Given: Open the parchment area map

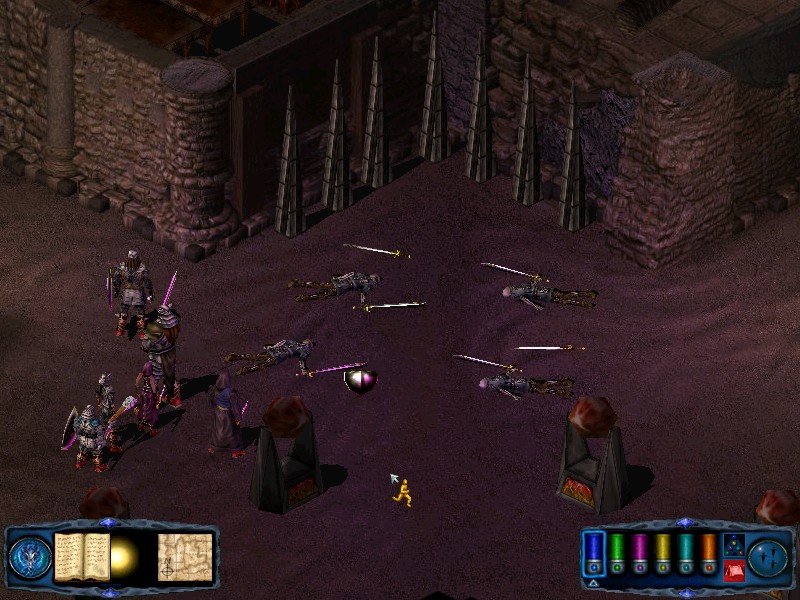Looking at the screenshot, I should coord(185,556).
